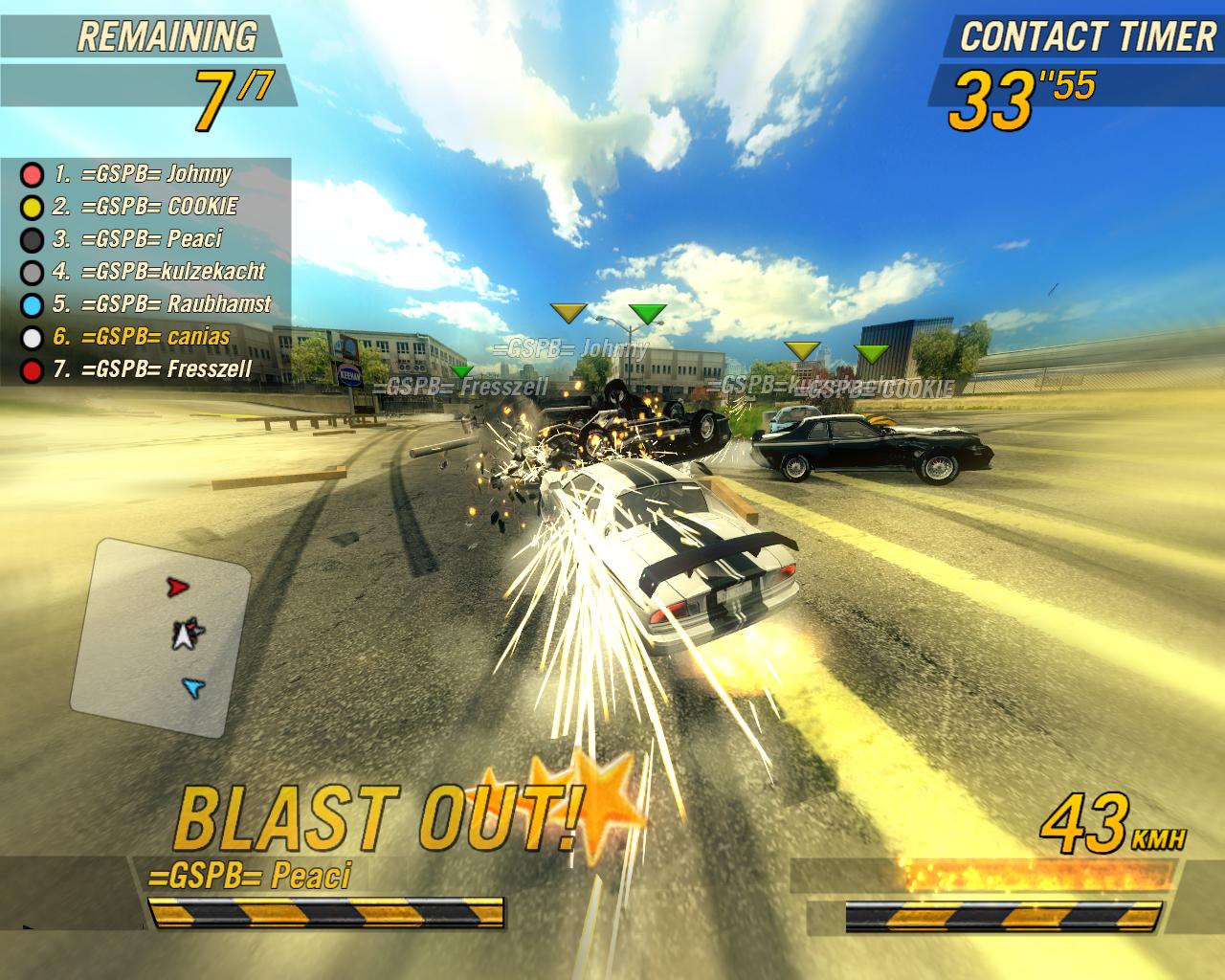The image size is (1225, 980).
Task: Select =GSPB= Peaci row in the standings list
Action: (x=151, y=239)
